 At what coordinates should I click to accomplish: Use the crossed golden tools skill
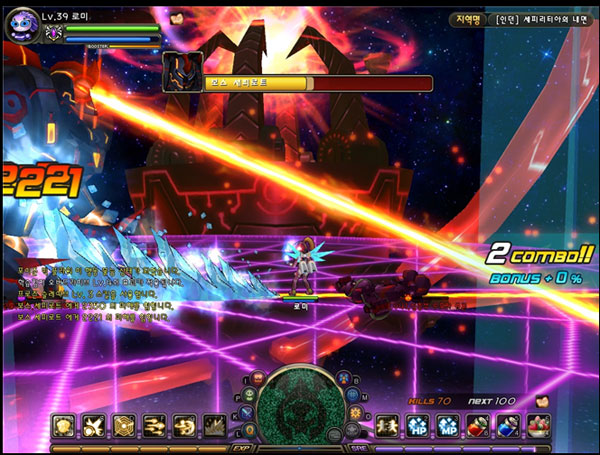[94, 425]
